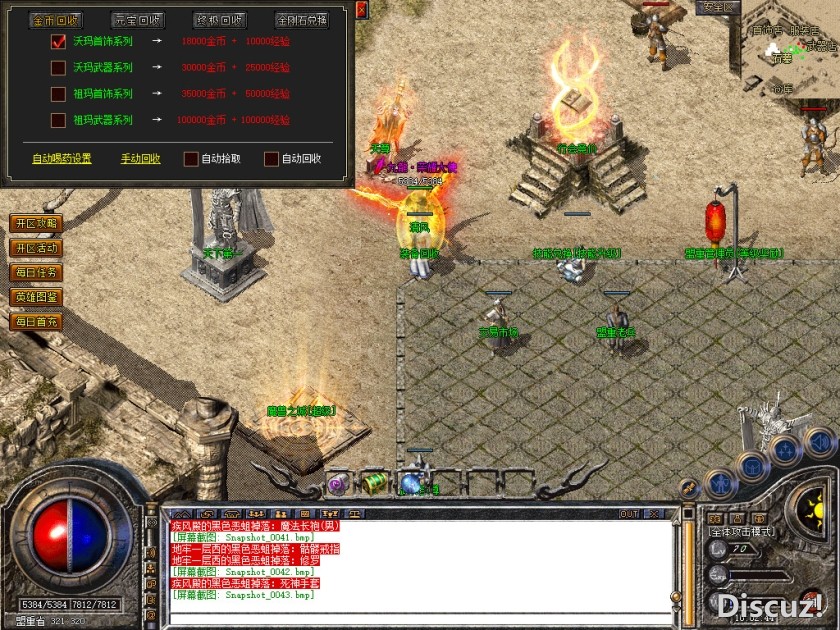This screenshot has height=630, width=840.
Task: Close the recycle panel with the red X
Action: tap(361, 9)
